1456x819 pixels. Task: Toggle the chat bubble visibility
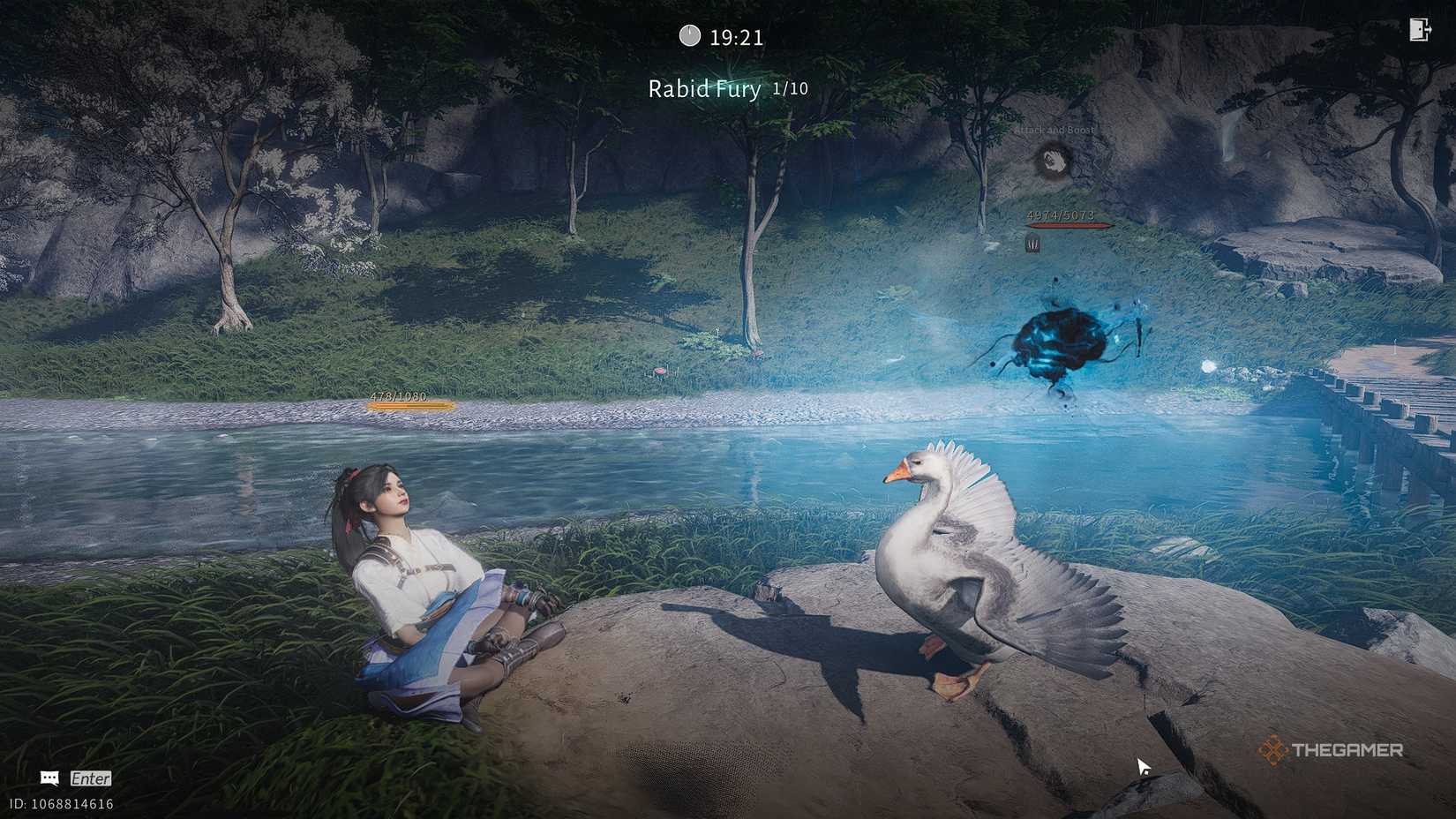(49, 778)
